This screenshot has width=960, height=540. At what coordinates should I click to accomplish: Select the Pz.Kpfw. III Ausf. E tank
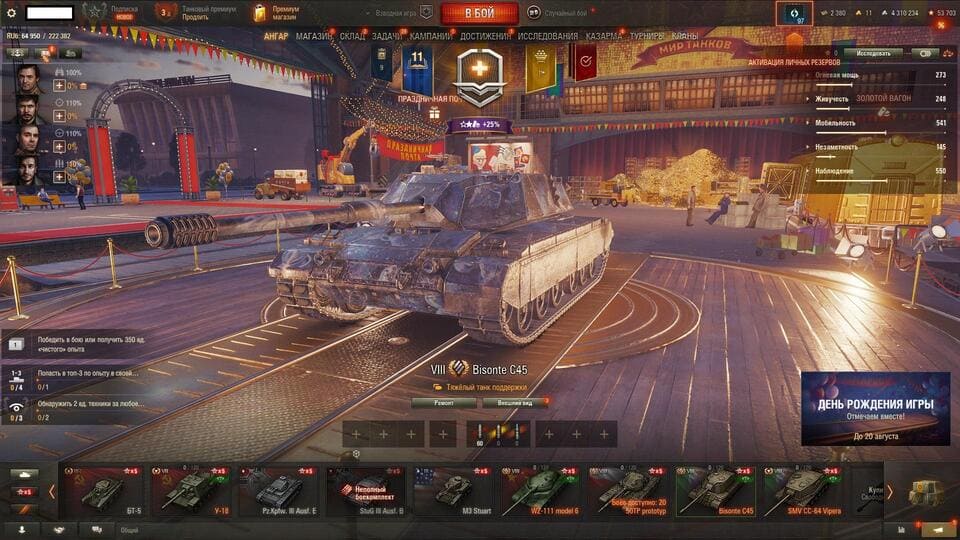278,490
